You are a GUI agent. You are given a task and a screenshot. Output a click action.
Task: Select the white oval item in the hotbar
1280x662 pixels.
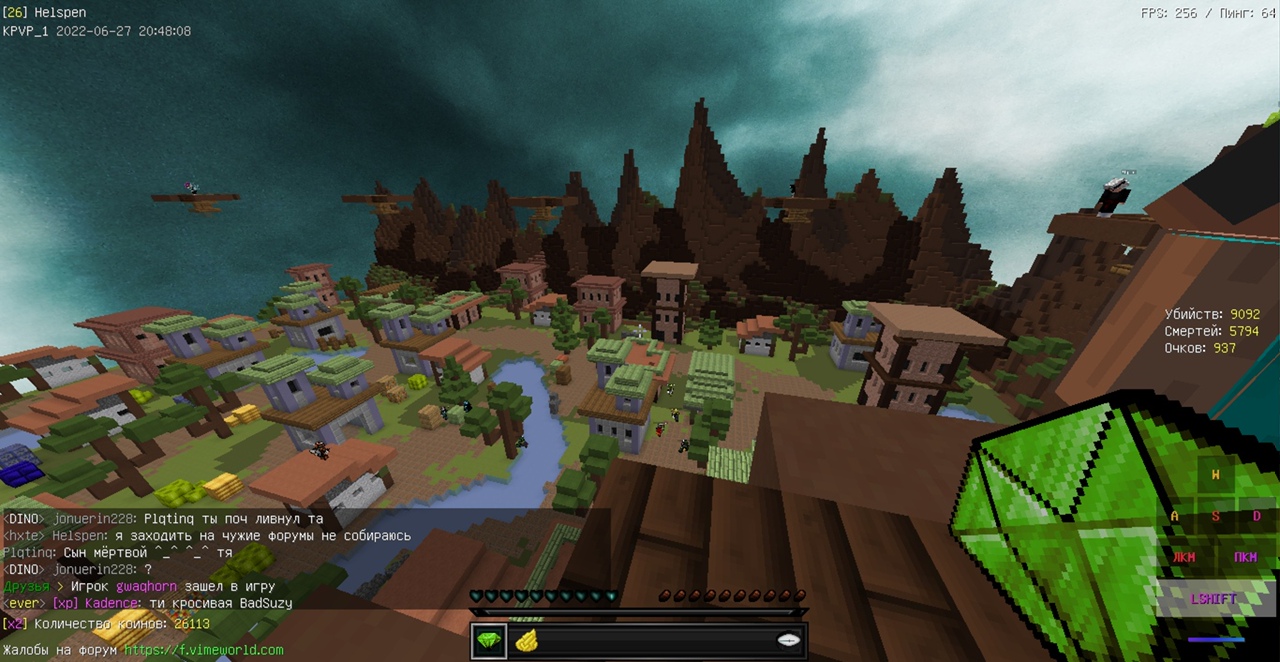point(788,641)
